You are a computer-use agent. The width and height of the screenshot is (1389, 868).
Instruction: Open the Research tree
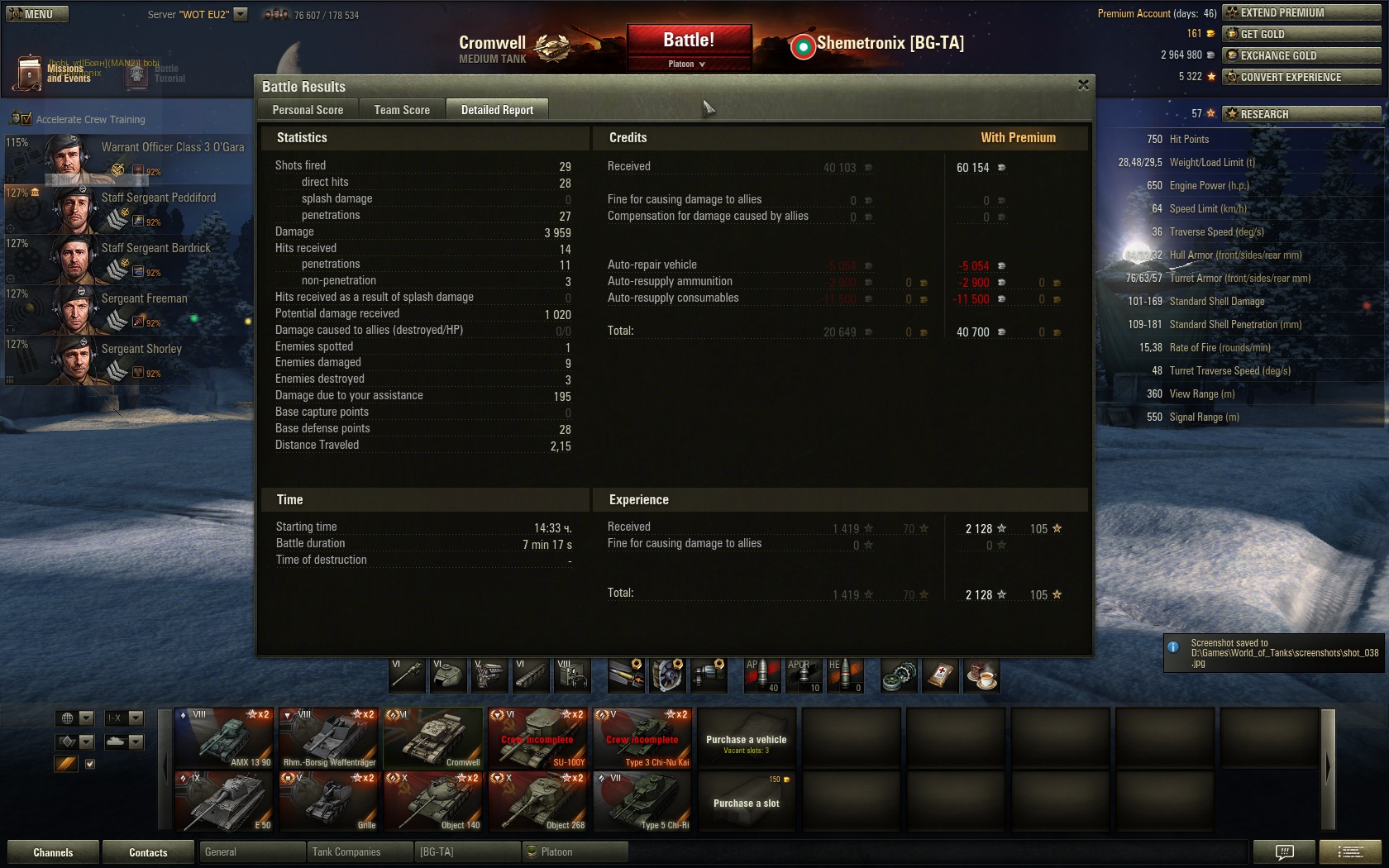[1301, 114]
